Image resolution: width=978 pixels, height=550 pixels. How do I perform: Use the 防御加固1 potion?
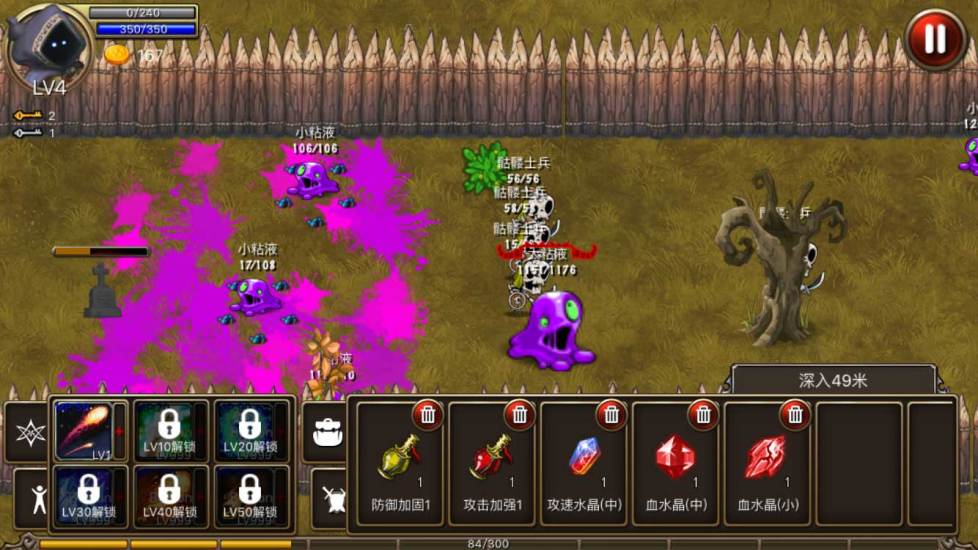point(400,465)
